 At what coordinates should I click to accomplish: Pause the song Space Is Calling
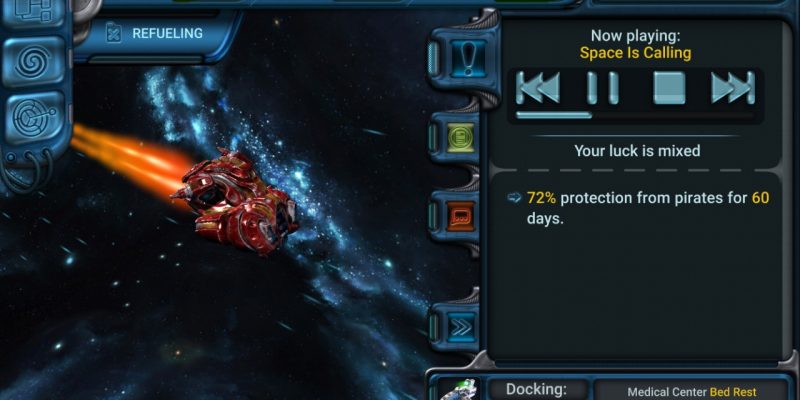(603, 88)
